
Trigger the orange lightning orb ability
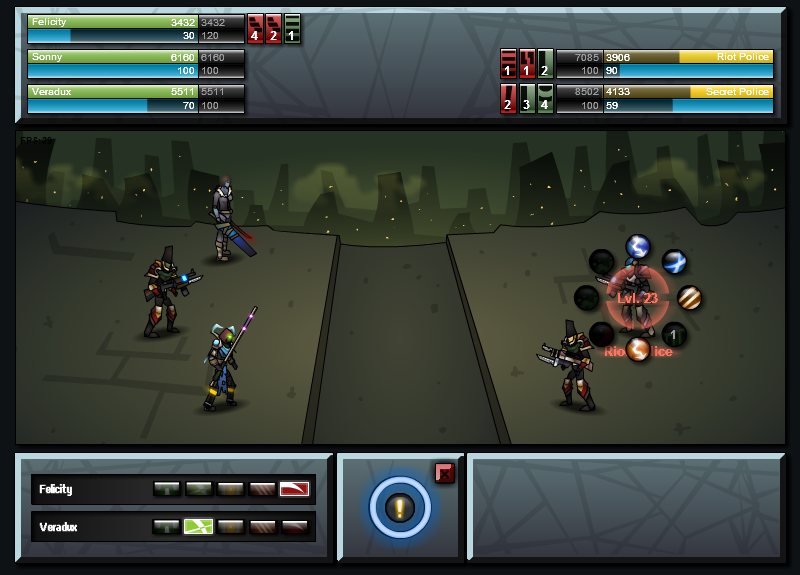[x=638, y=349]
